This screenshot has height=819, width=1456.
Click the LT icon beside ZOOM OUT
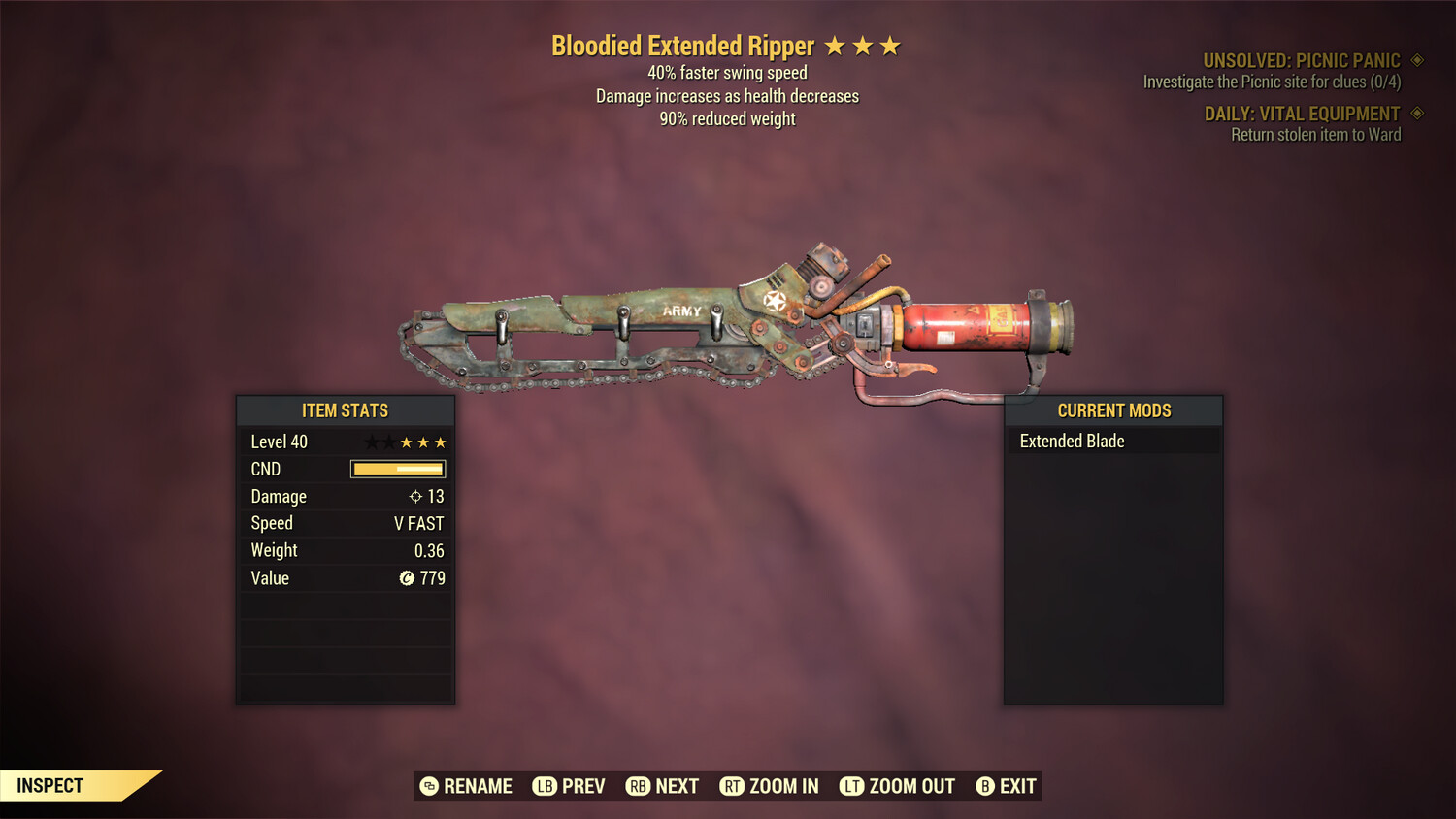point(851,786)
